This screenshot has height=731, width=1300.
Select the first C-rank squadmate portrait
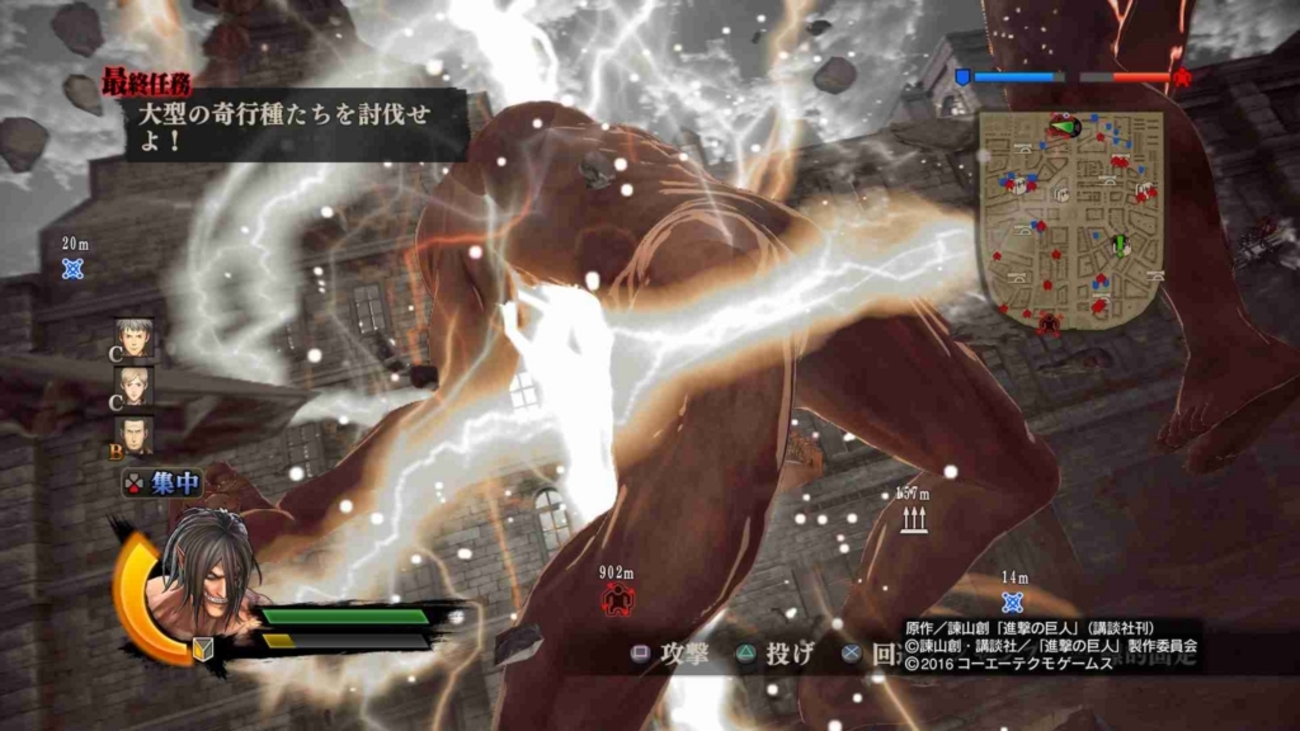132,340
